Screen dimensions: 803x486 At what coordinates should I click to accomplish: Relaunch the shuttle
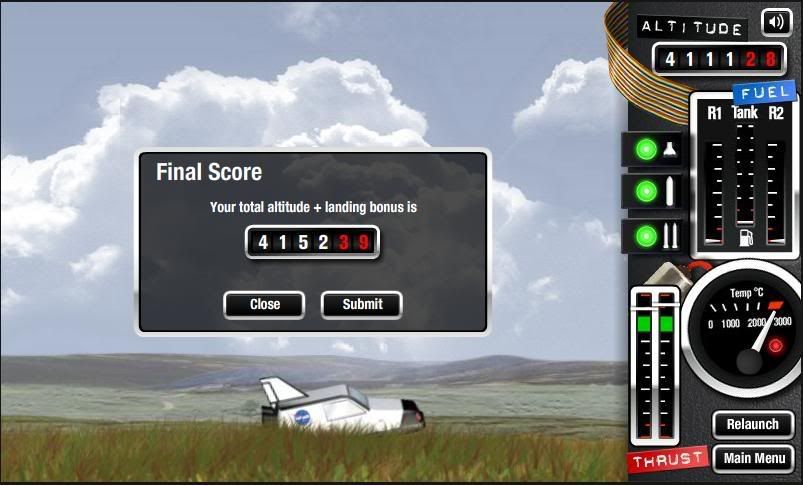click(x=752, y=424)
